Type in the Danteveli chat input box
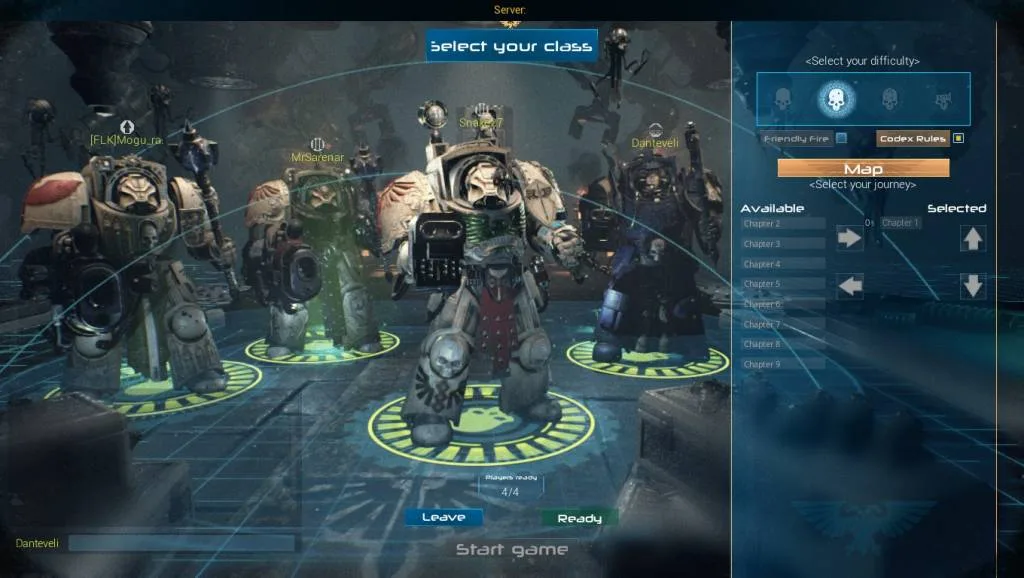Screen dimensions: 1024x578 tap(181, 543)
